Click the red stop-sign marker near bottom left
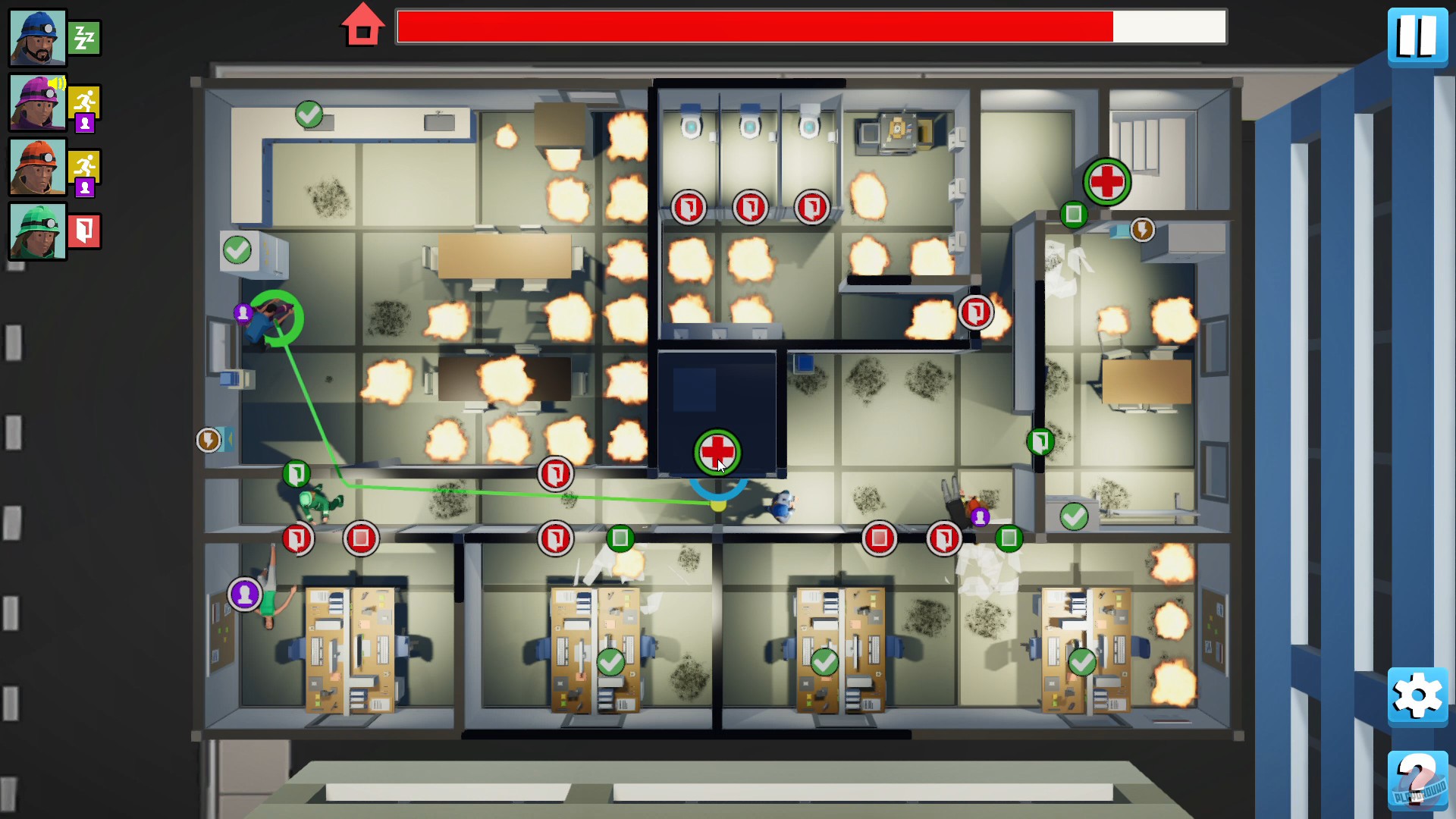Viewport: 1456px width, 819px height. pyautogui.click(x=362, y=538)
